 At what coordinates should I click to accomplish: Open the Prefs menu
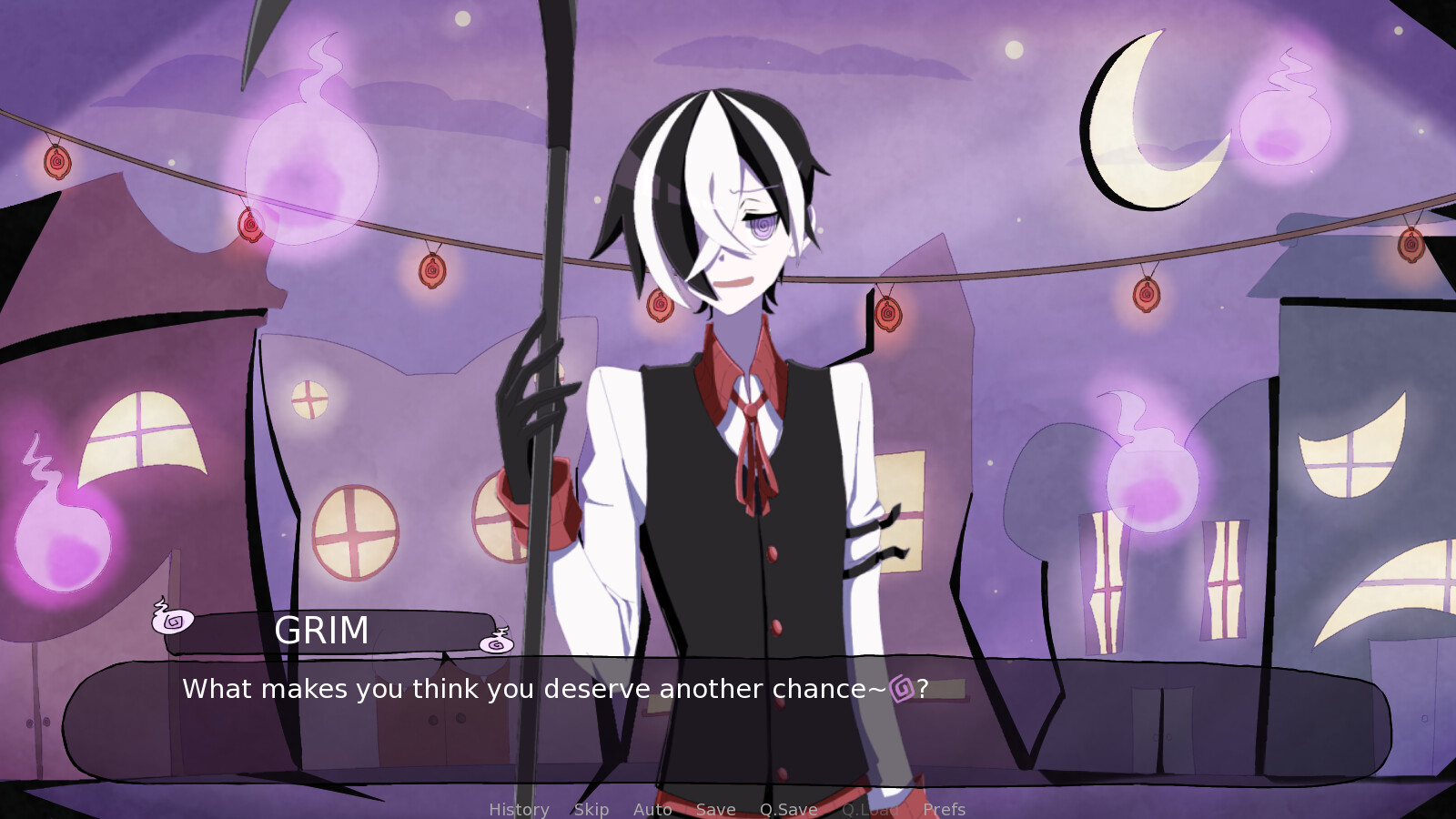coord(945,809)
